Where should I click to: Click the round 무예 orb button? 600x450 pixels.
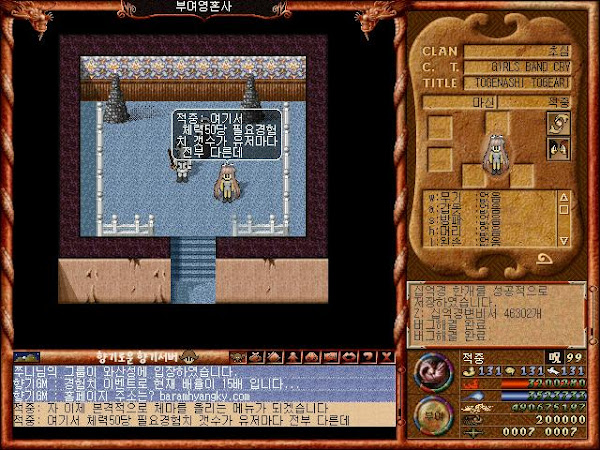point(430,412)
